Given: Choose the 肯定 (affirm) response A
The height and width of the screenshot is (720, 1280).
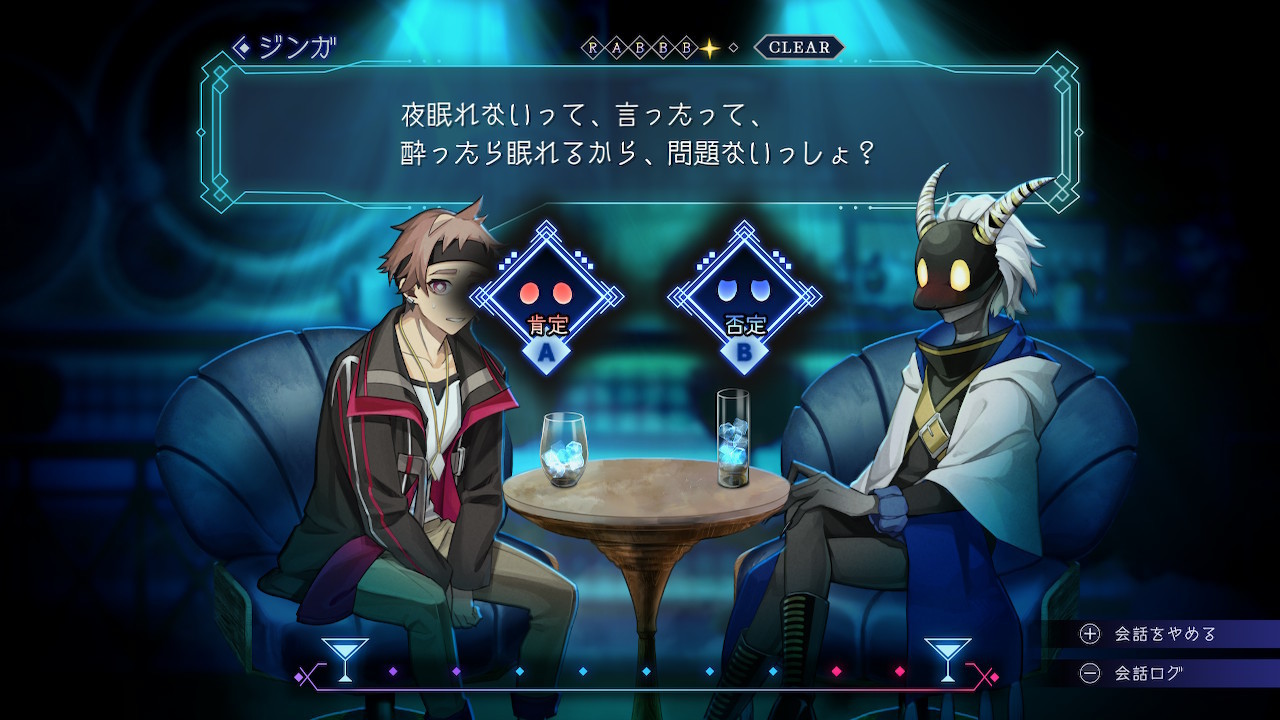Looking at the screenshot, I should [546, 299].
